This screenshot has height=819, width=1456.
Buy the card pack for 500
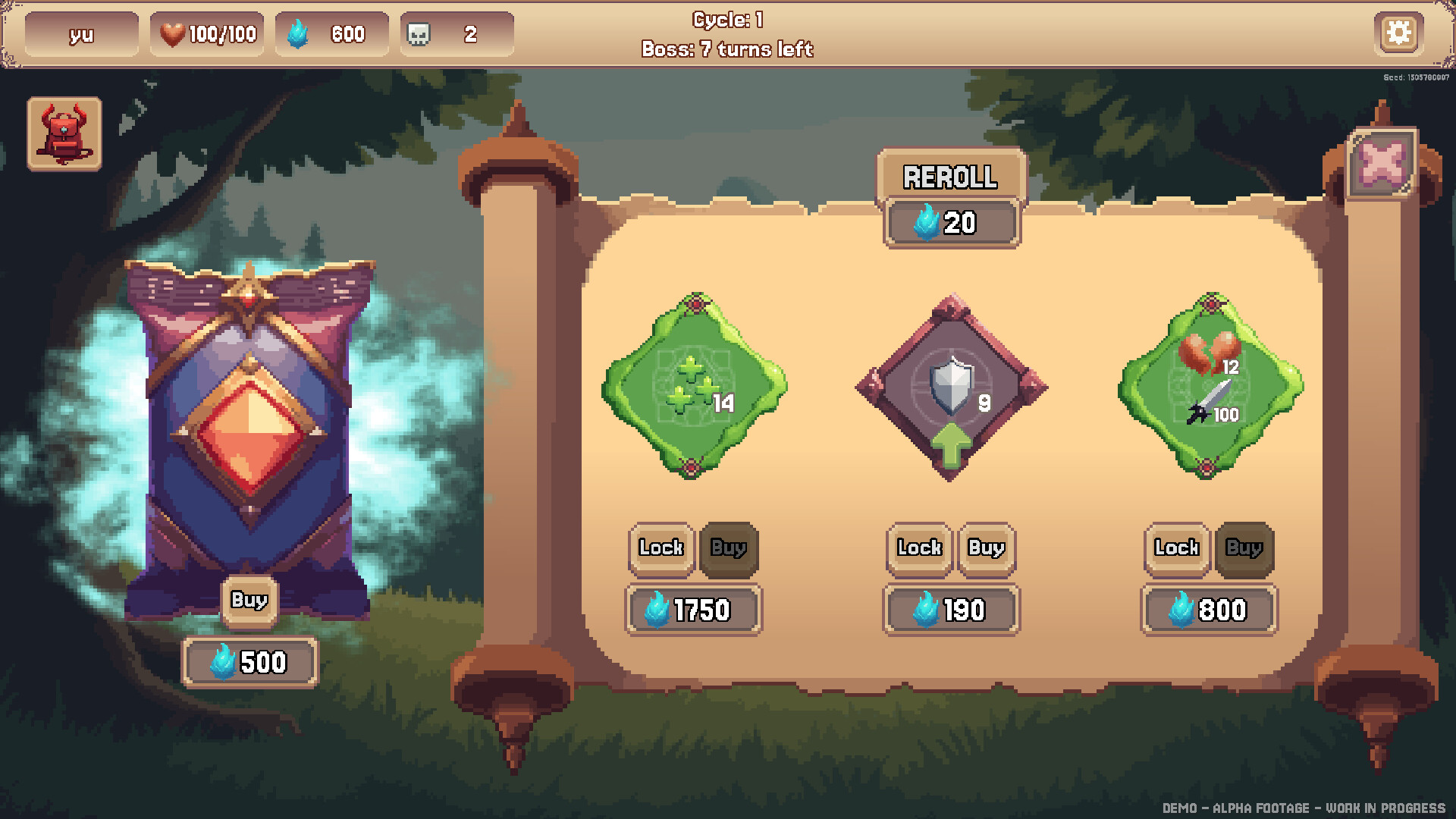tap(249, 600)
